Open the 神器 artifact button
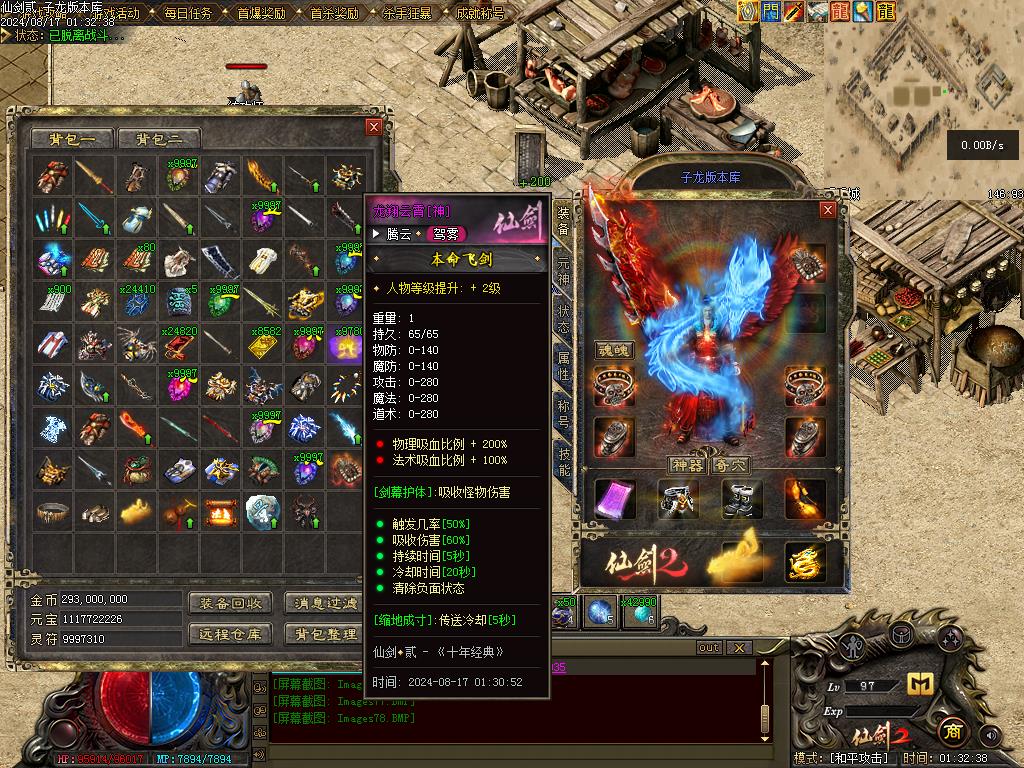This screenshot has width=1024, height=768. click(686, 465)
